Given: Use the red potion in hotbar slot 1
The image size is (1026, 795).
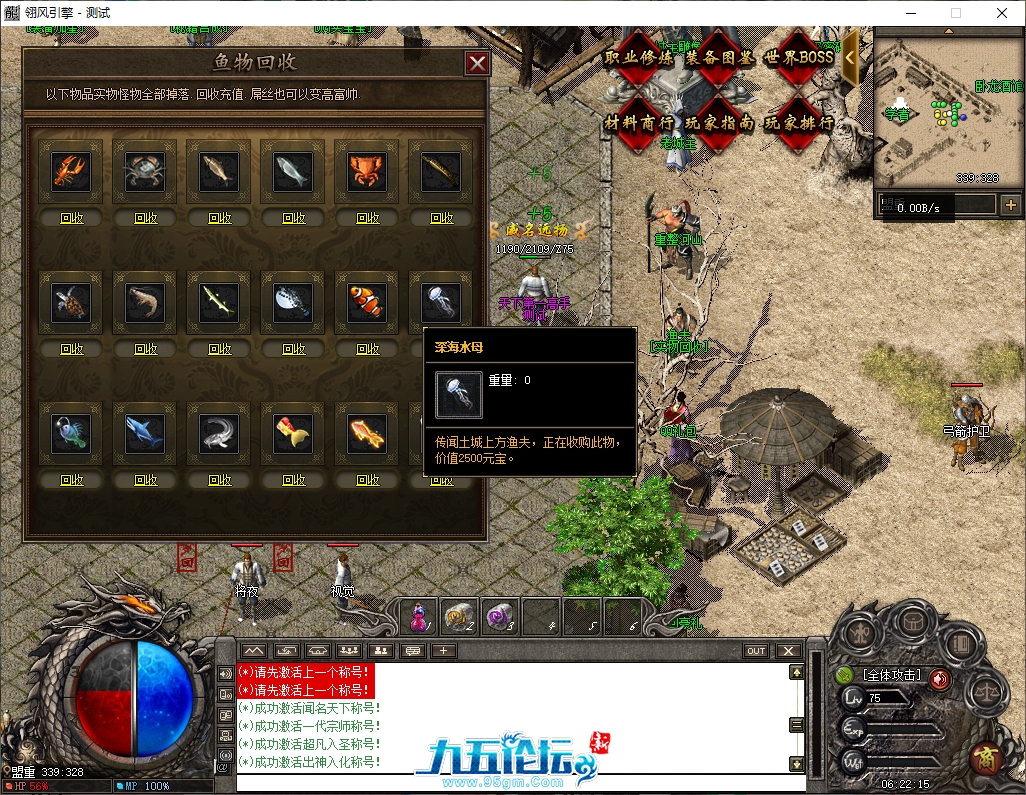Looking at the screenshot, I should click(420, 617).
